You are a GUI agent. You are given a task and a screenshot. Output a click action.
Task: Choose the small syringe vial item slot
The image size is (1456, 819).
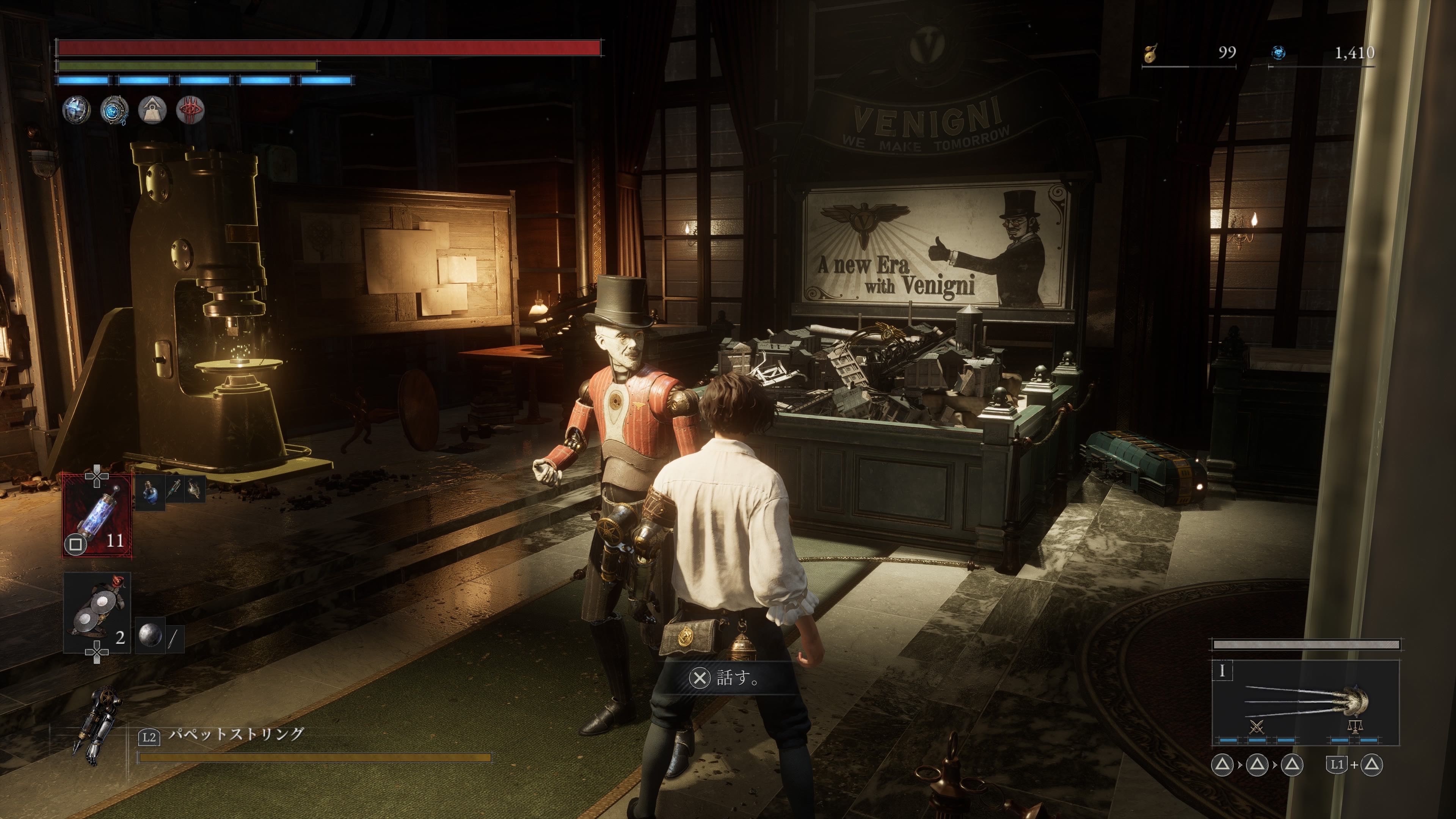174,490
